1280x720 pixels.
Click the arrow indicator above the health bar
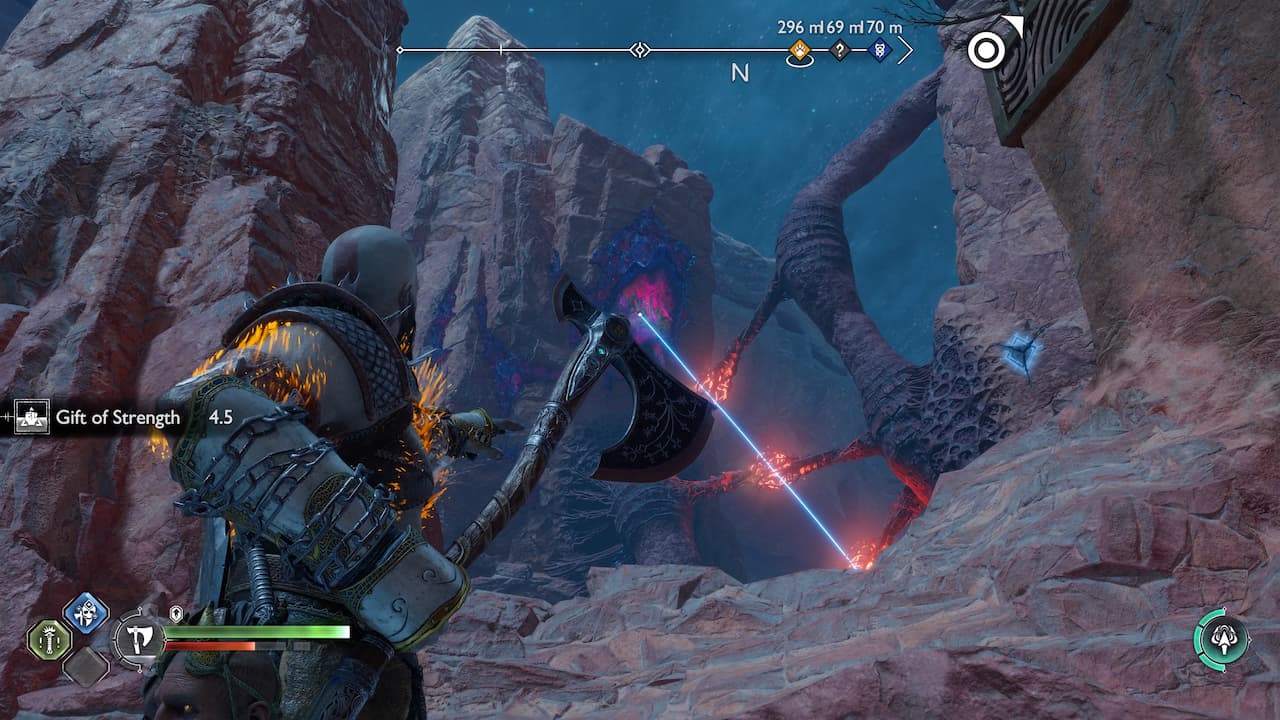coord(174,613)
